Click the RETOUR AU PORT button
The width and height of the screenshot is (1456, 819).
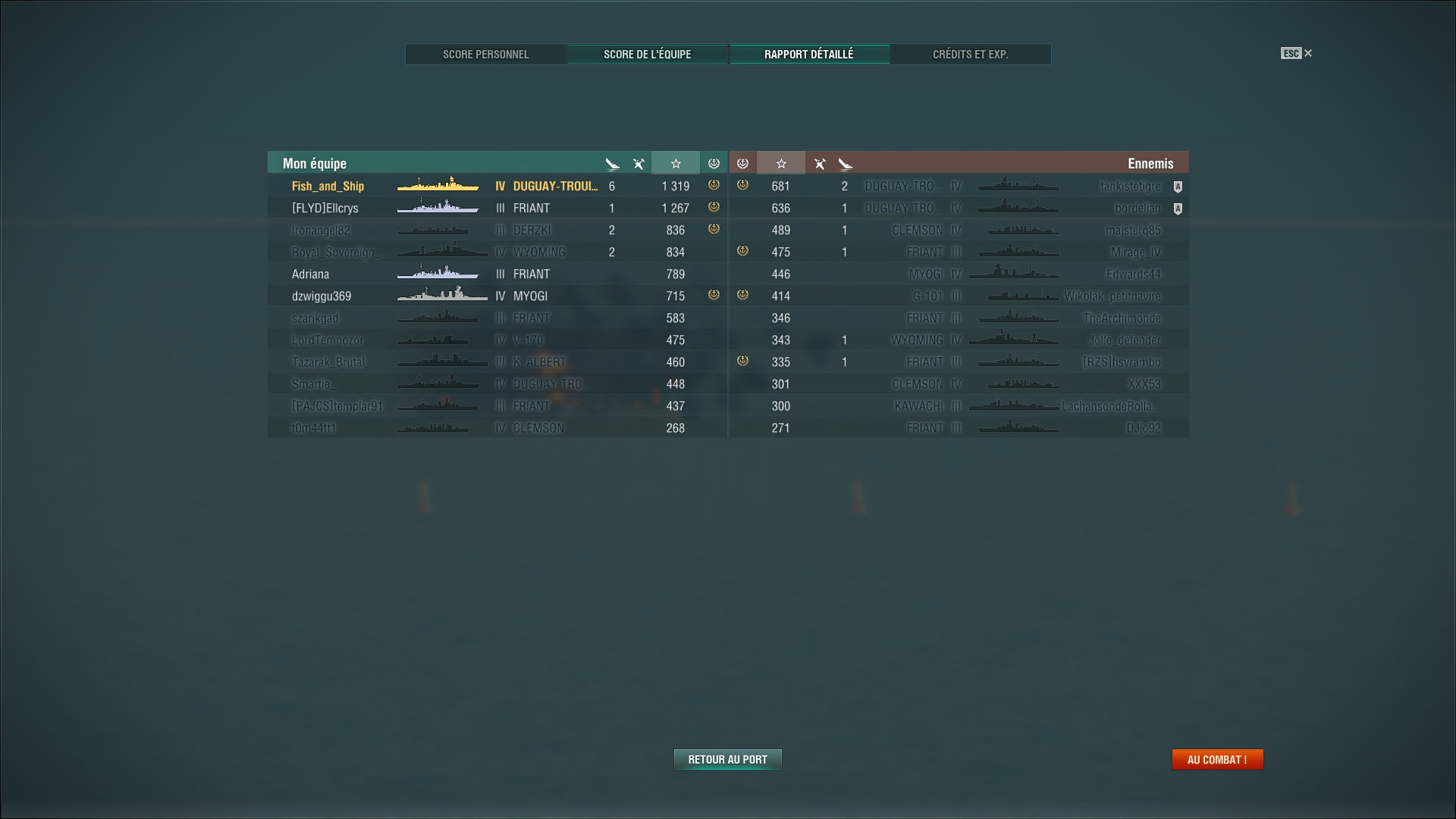point(727,758)
